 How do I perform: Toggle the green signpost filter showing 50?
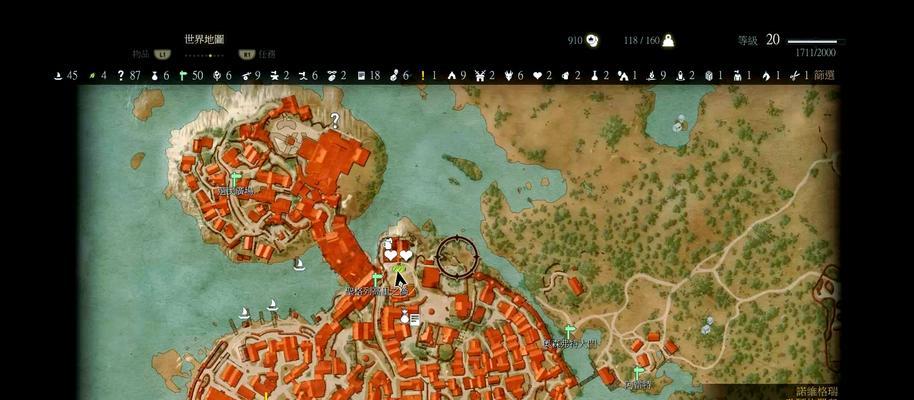tap(183, 75)
